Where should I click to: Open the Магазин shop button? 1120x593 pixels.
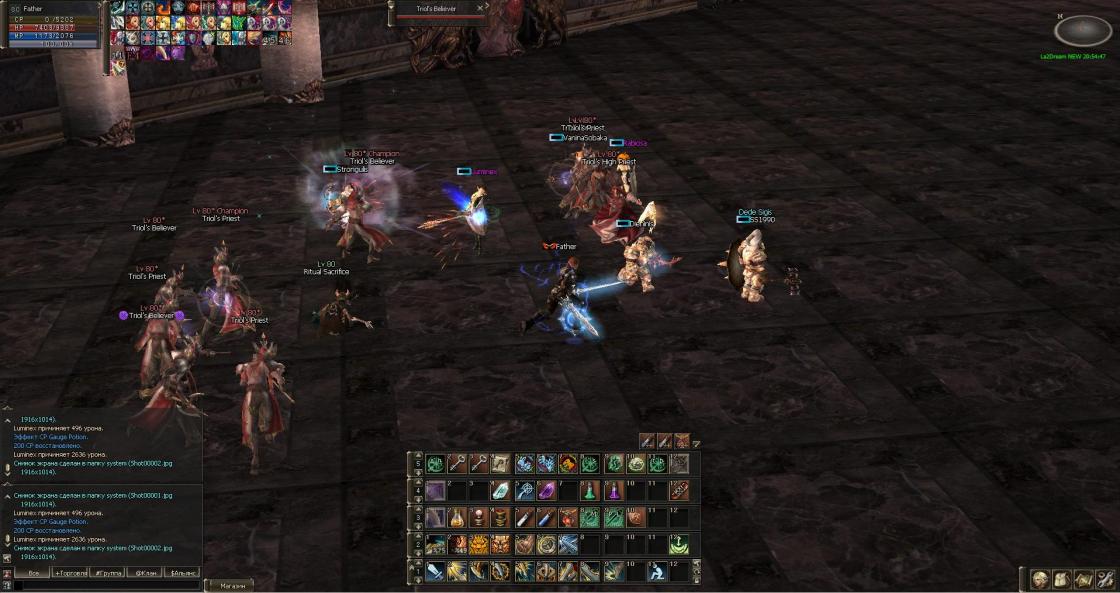(230, 585)
